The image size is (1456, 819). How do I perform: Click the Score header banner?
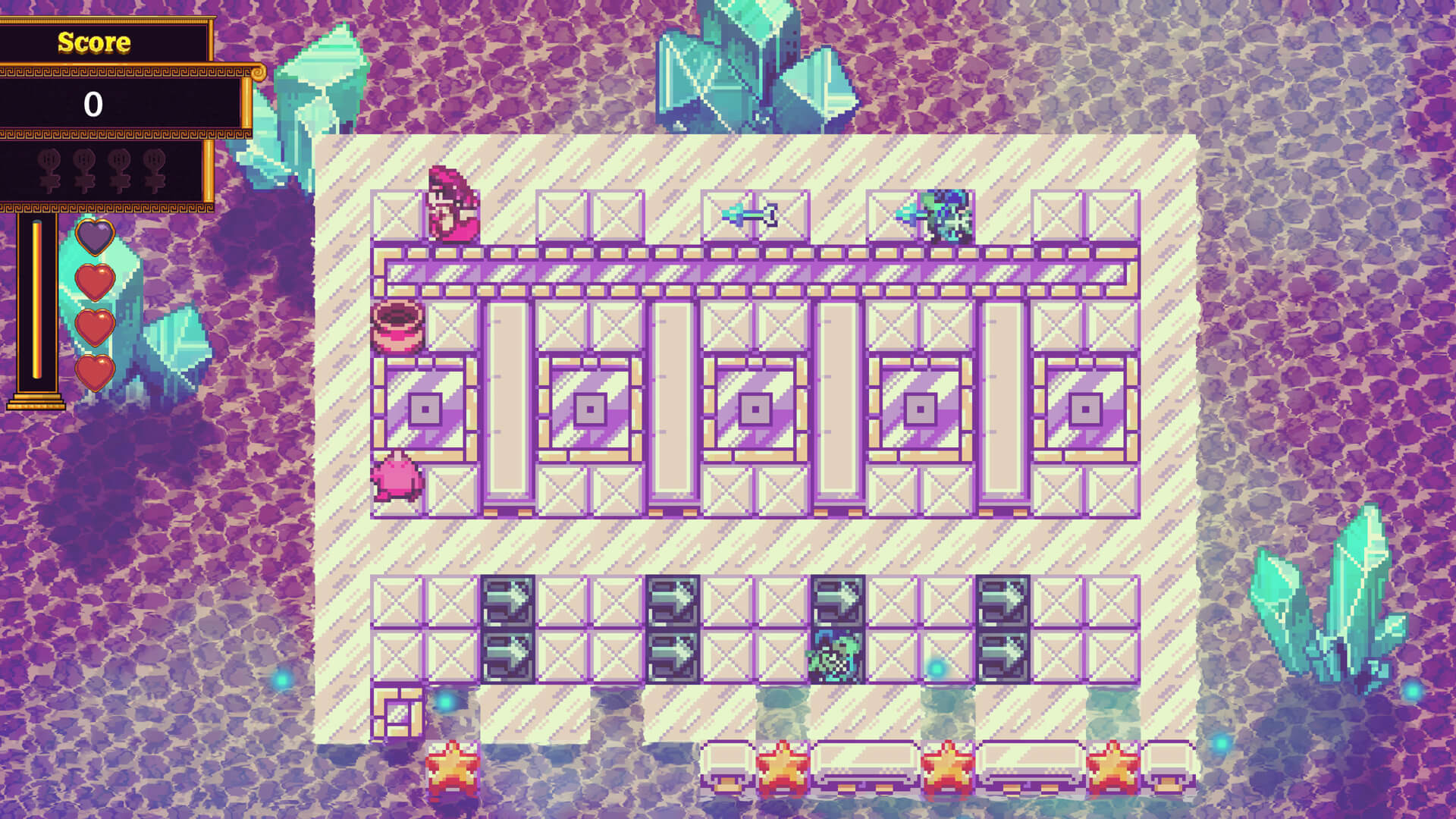click(x=93, y=43)
